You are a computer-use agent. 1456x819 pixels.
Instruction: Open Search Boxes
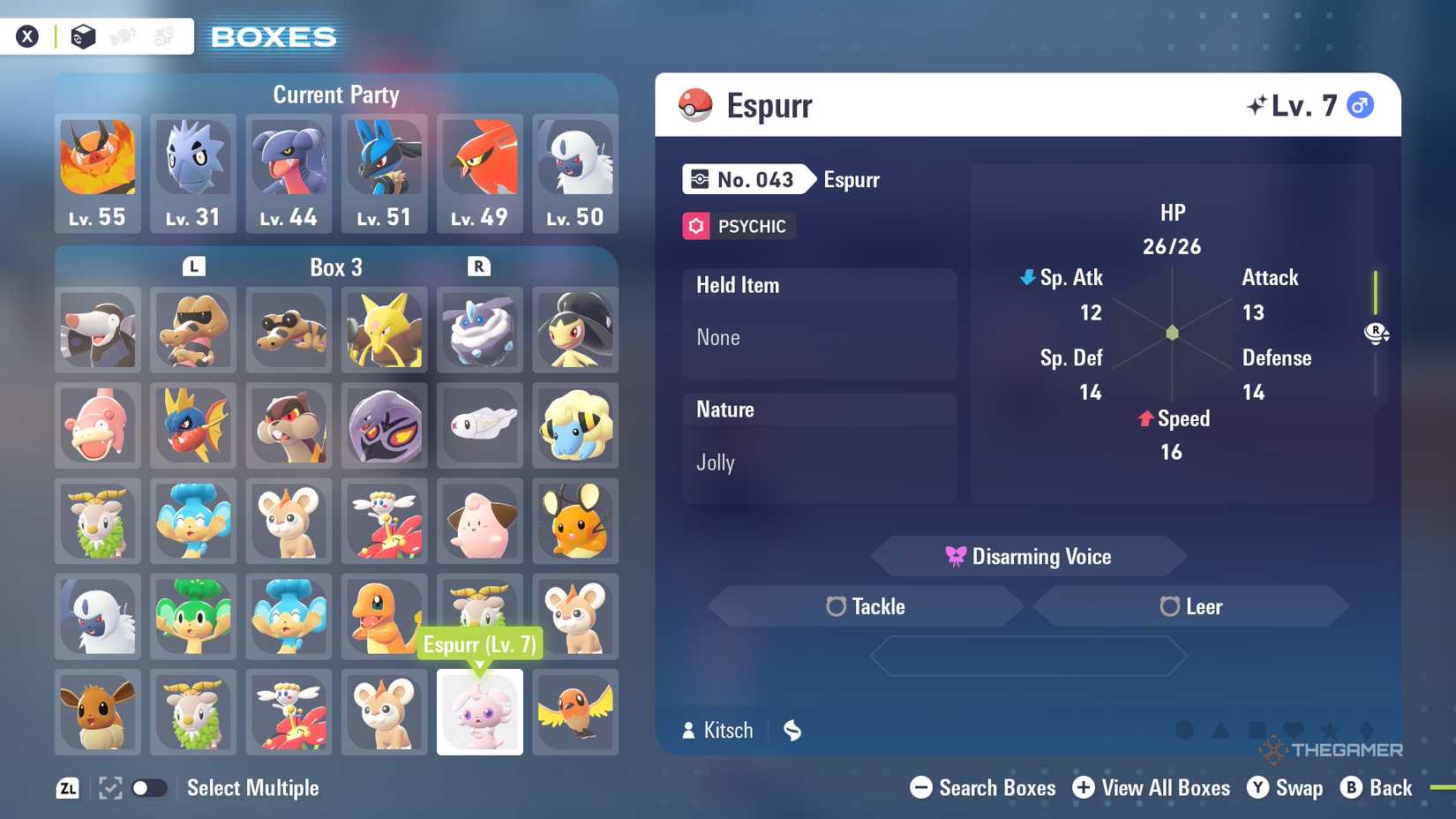[x=982, y=788]
